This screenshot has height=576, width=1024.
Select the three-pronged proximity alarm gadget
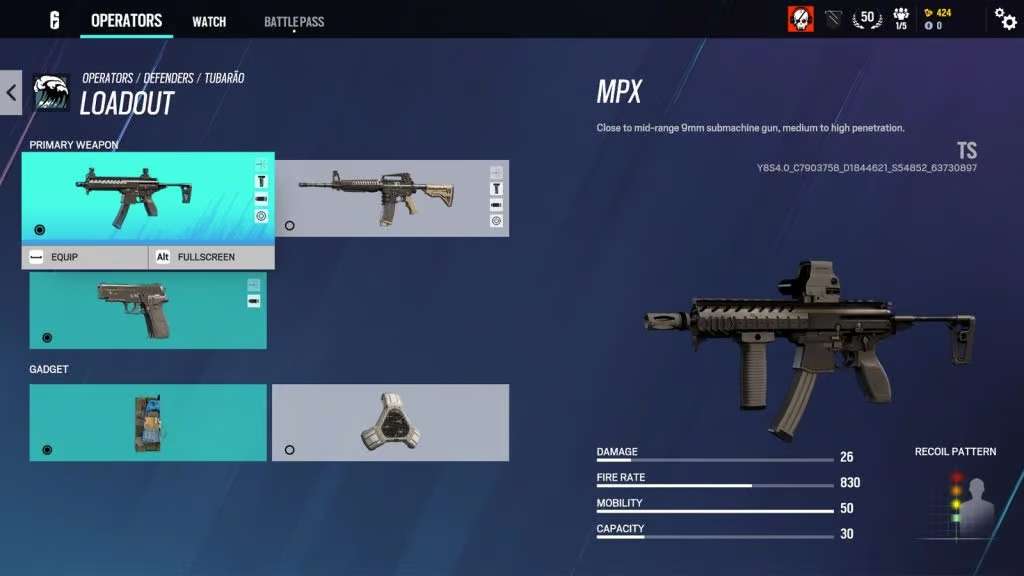pos(390,422)
